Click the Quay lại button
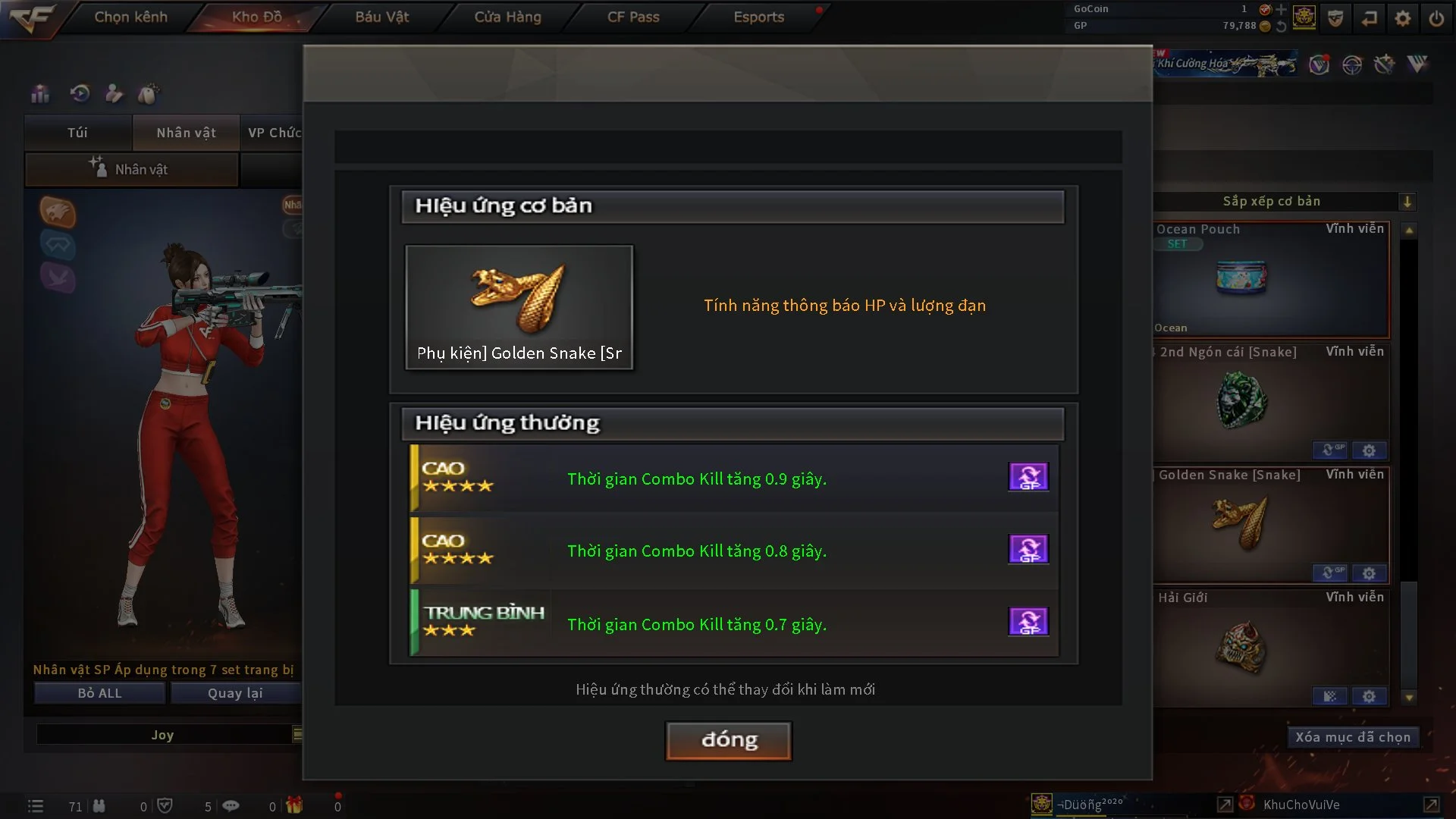This screenshot has width=1456, height=819. coord(235,693)
